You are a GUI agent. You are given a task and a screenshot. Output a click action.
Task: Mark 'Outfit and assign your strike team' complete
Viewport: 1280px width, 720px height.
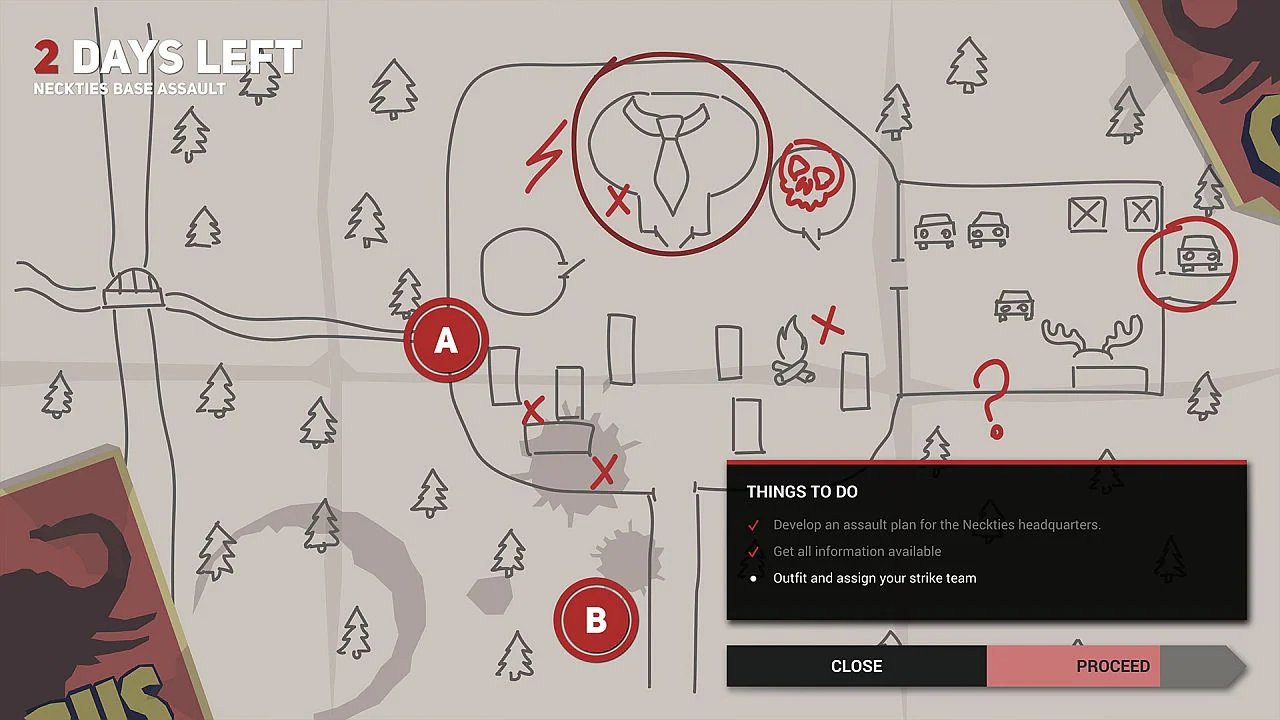pyautogui.click(x=753, y=578)
